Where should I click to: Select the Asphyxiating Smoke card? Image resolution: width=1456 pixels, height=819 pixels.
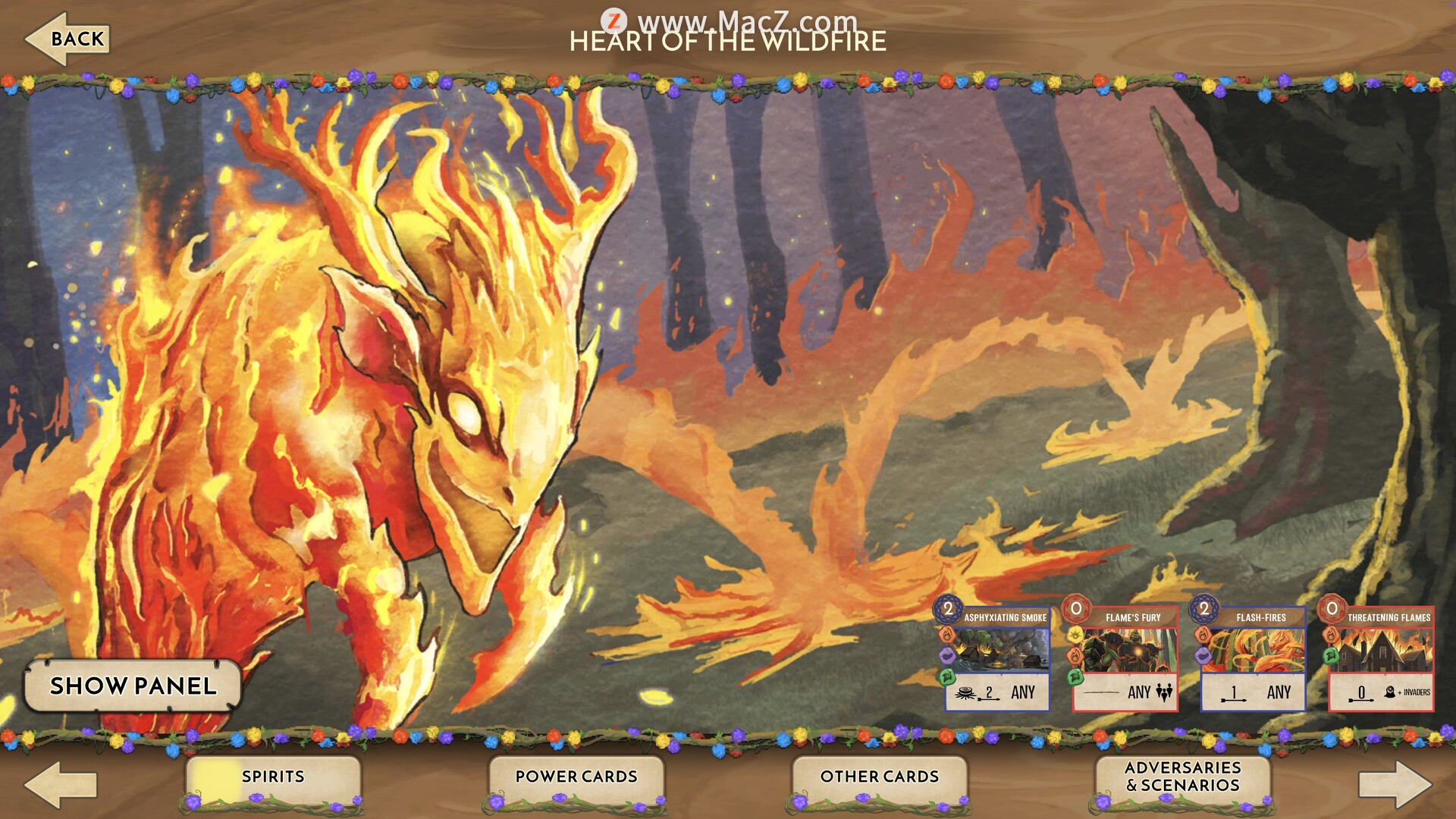coord(996,658)
